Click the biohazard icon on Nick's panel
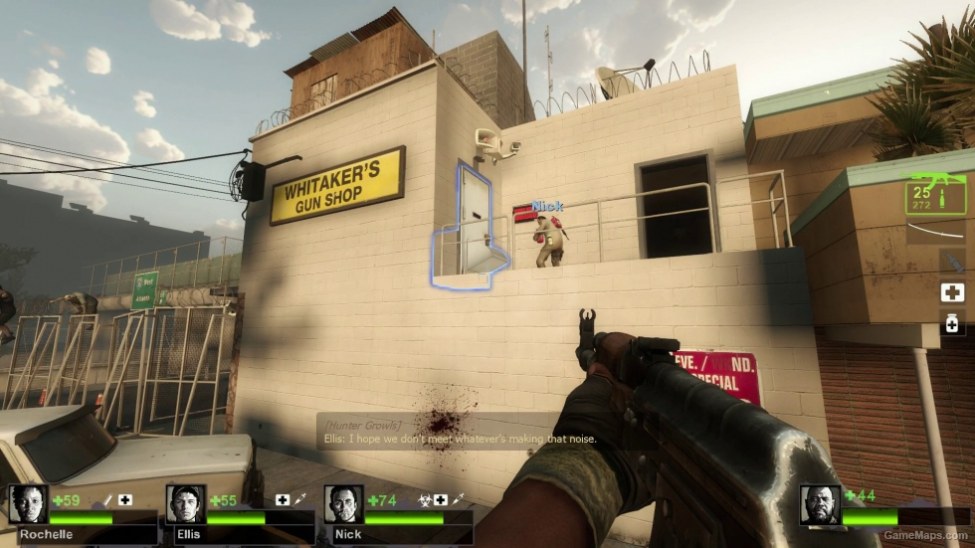975x548 pixels. 425,499
